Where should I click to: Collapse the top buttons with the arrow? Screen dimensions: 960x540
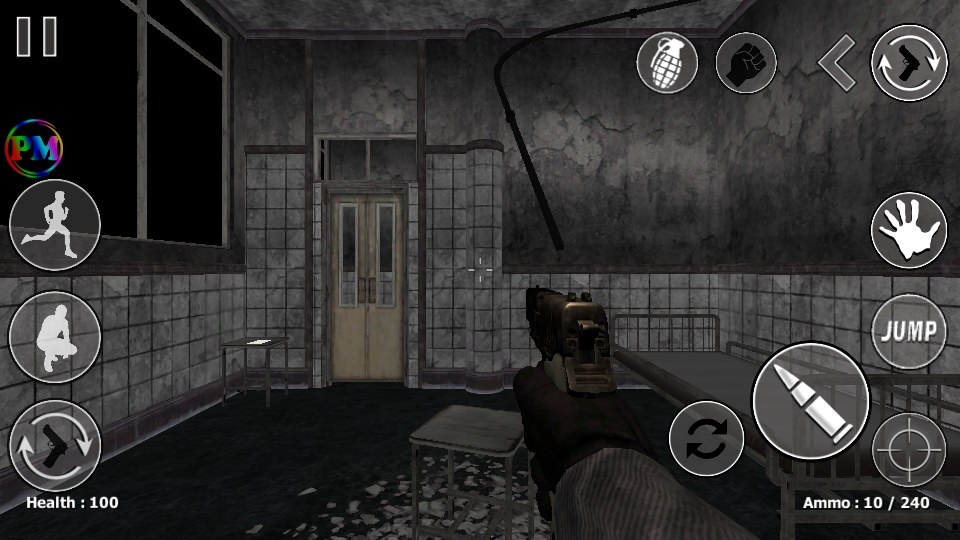pos(836,63)
